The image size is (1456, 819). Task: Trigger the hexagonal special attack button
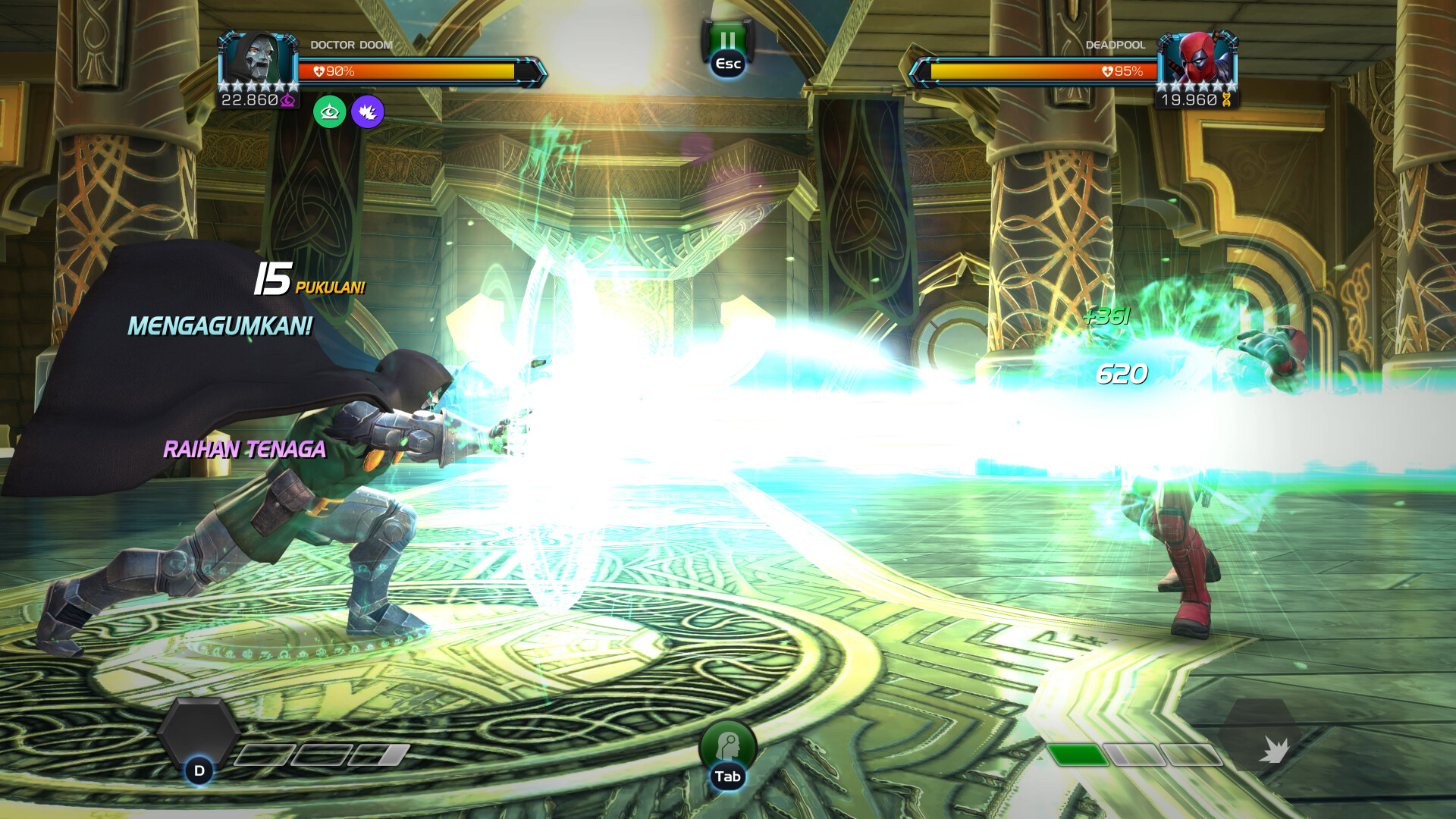click(199, 734)
